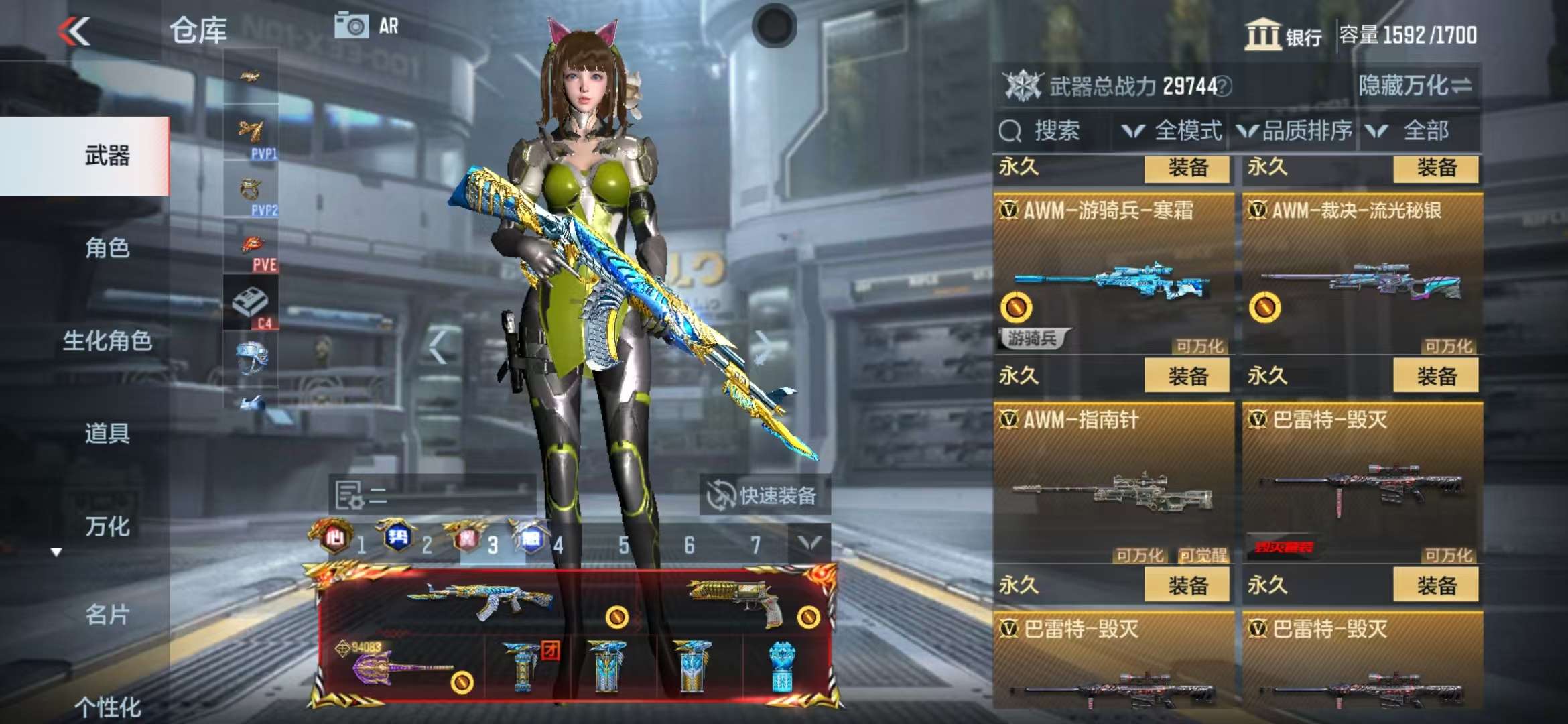Open the 道具 items tab
Screen dimensions: 1568x724
pos(107,433)
